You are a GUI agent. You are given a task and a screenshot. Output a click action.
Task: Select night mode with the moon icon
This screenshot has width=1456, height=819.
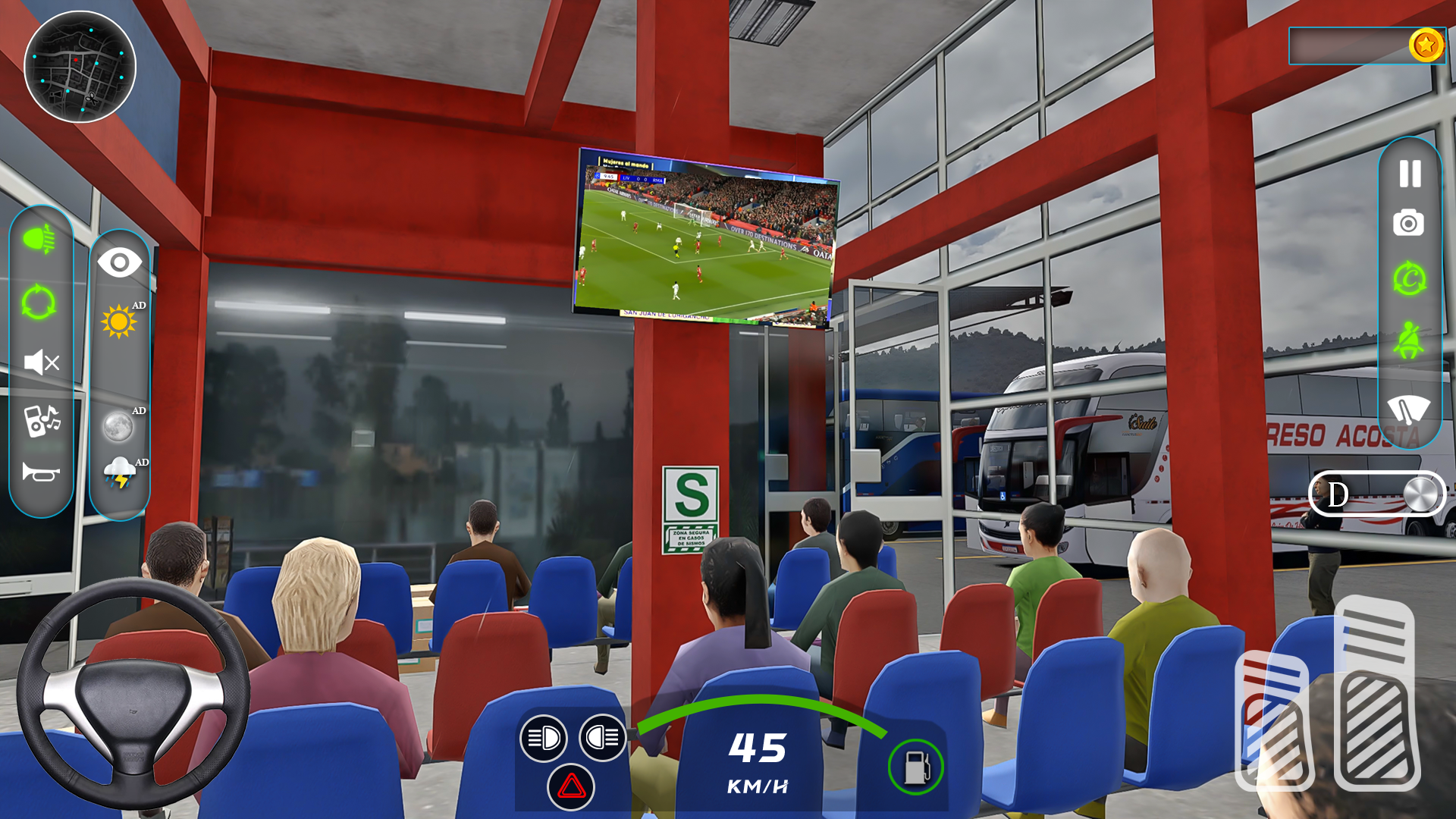click(x=119, y=428)
